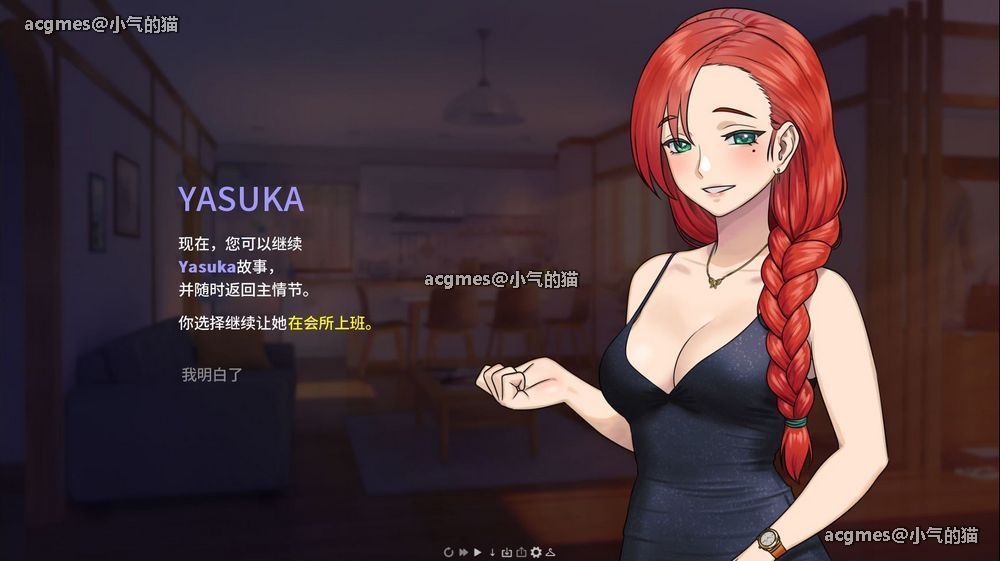
Task: Click the downward arrow icon
Action: coord(492,552)
